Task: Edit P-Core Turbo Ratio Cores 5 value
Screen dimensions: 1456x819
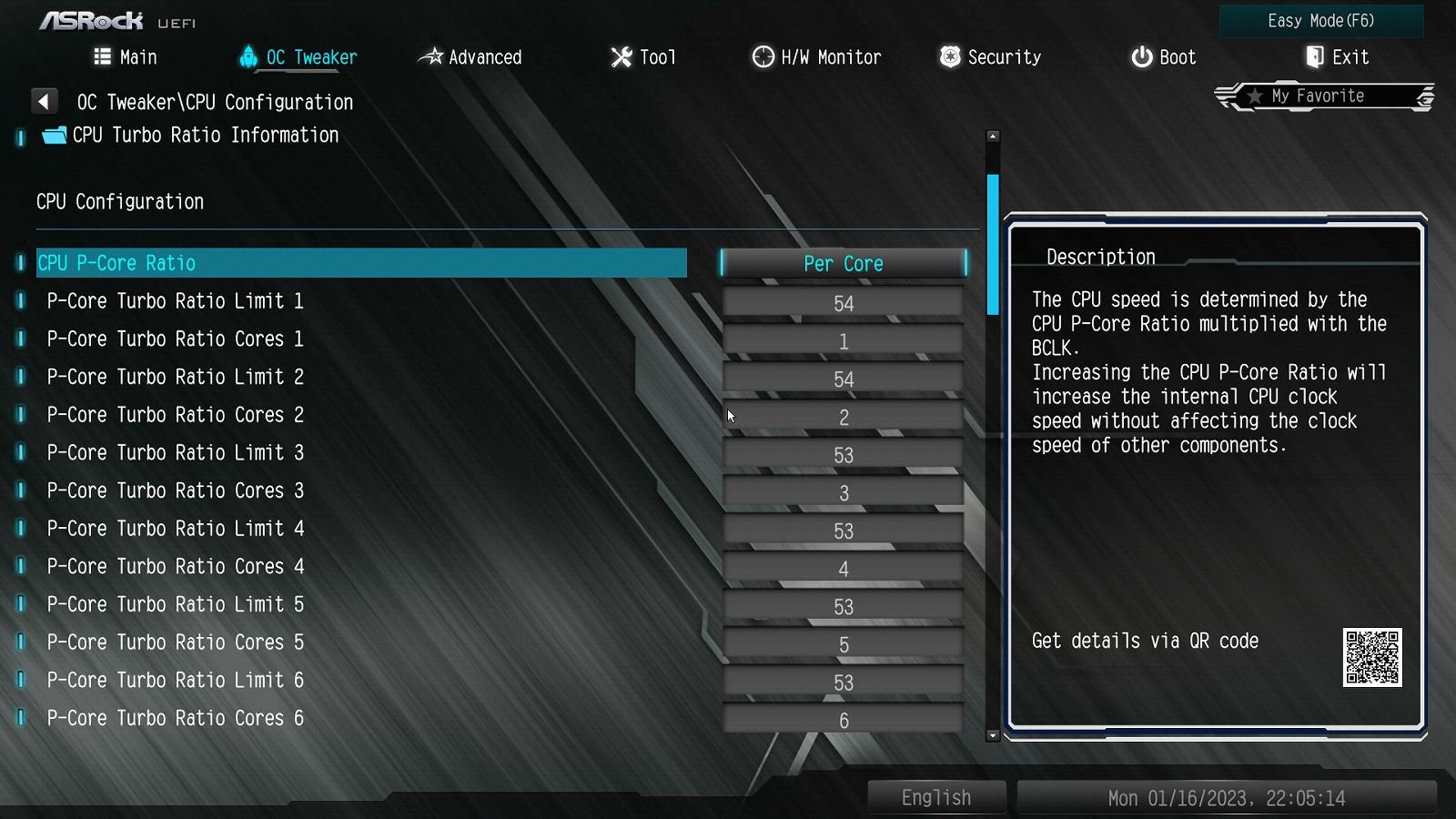Action: point(843,645)
